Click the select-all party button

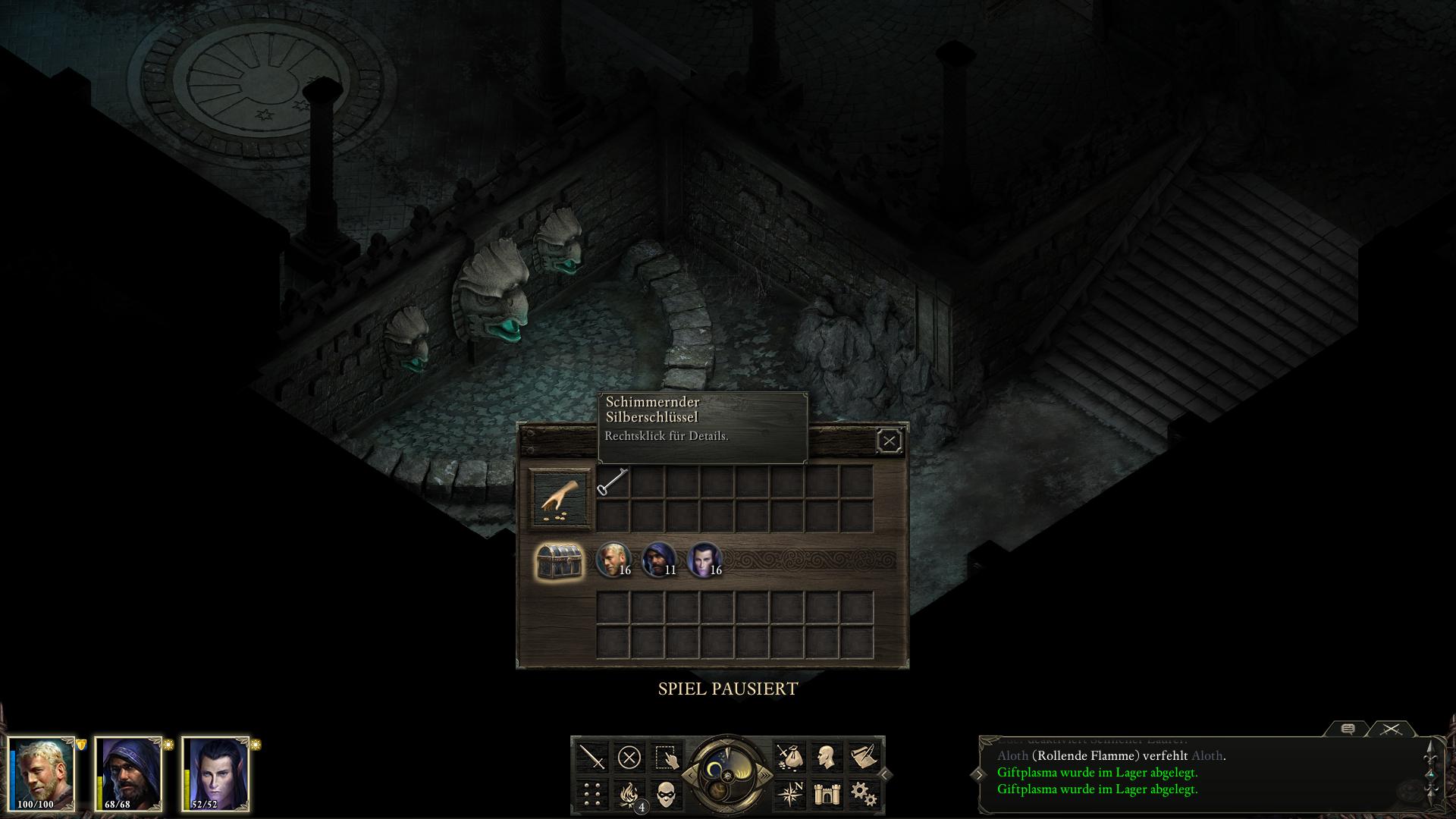tap(666, 757)
